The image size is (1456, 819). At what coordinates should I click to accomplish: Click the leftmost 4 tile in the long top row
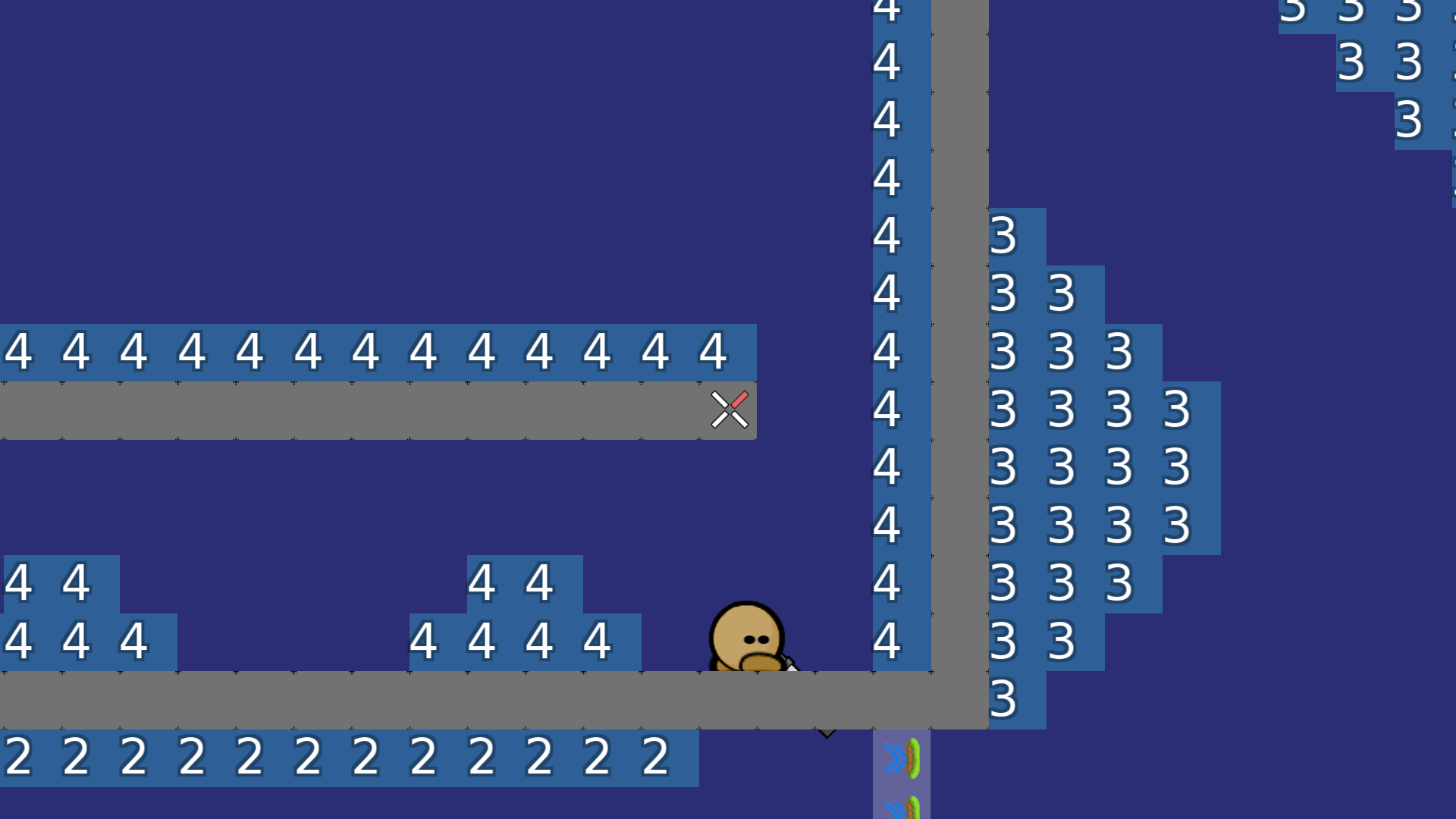click(19, 351)
